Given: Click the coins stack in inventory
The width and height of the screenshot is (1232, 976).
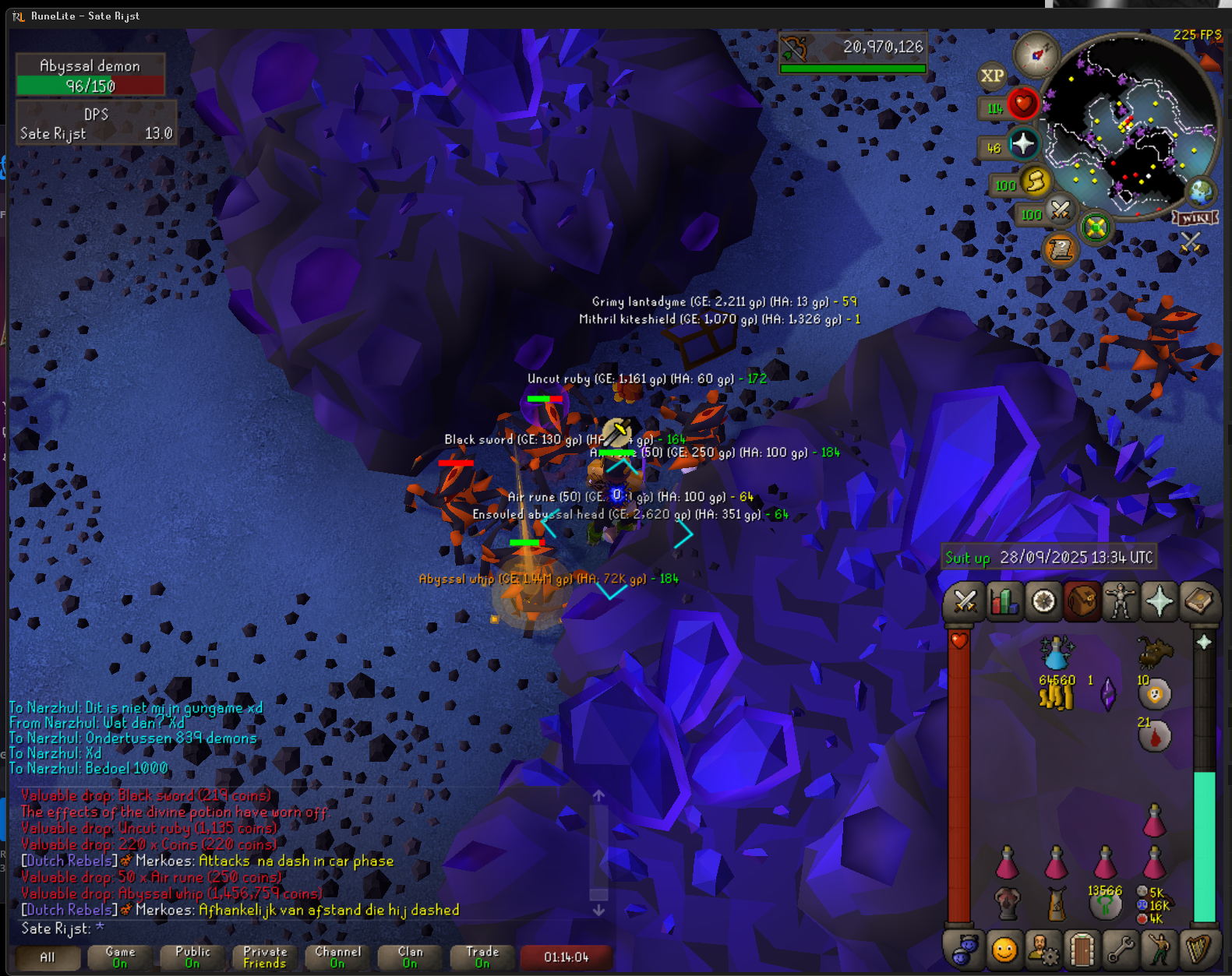Looking at the screenshot, I should tap(1056, 695).
